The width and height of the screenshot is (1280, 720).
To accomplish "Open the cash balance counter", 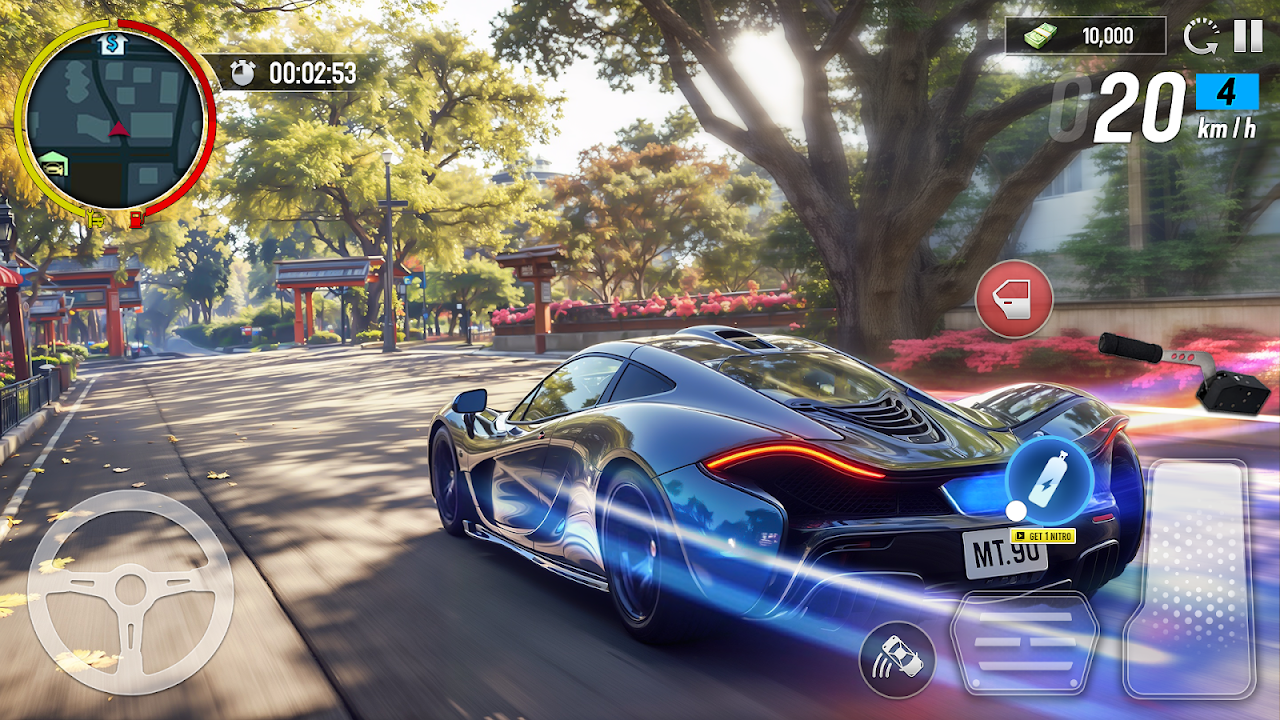I will (1086, 36).
